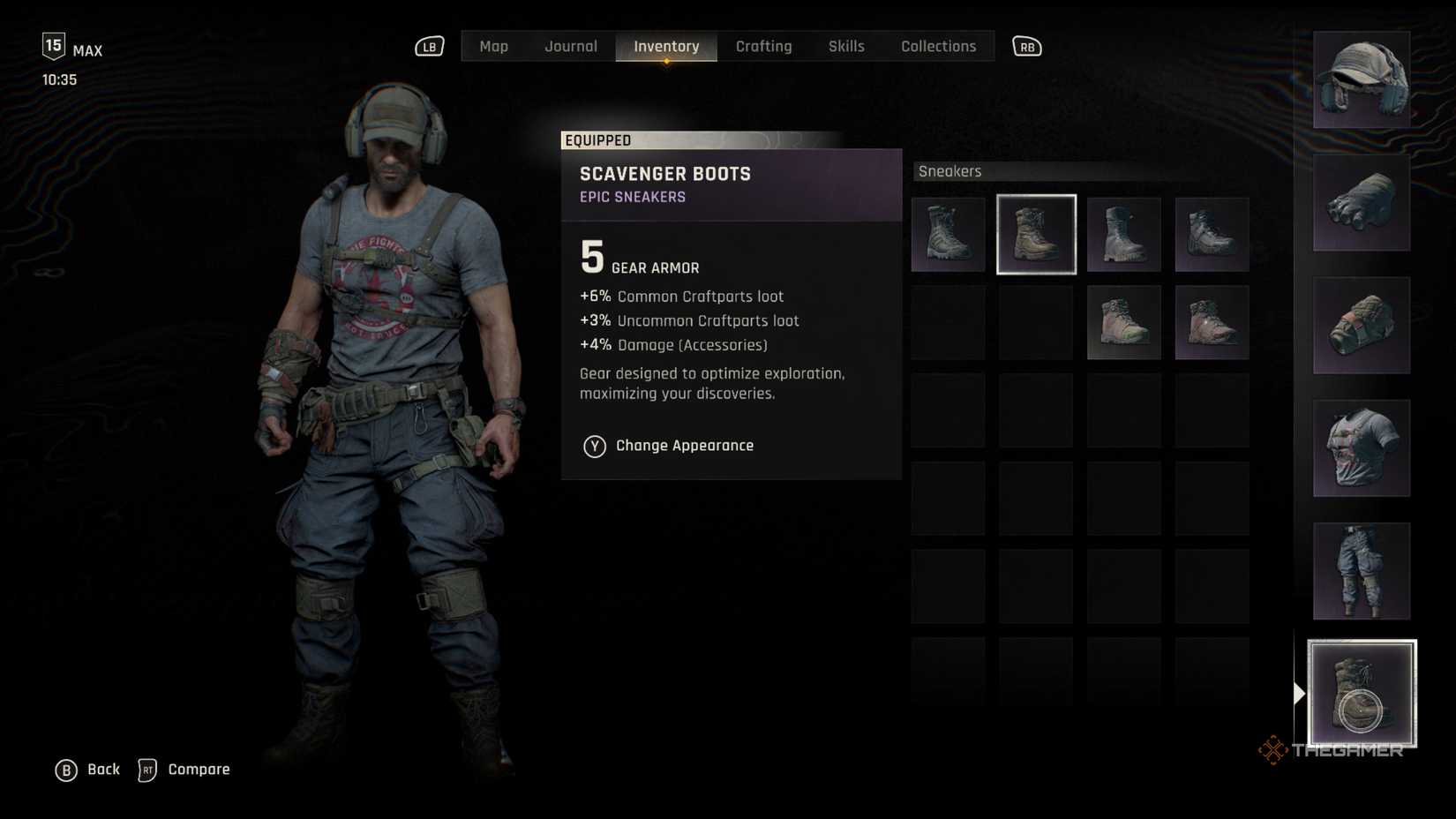Select the highlighted Scavenger Boots slot
This screenshot has height=819, width=1456.
[1036, 235]
